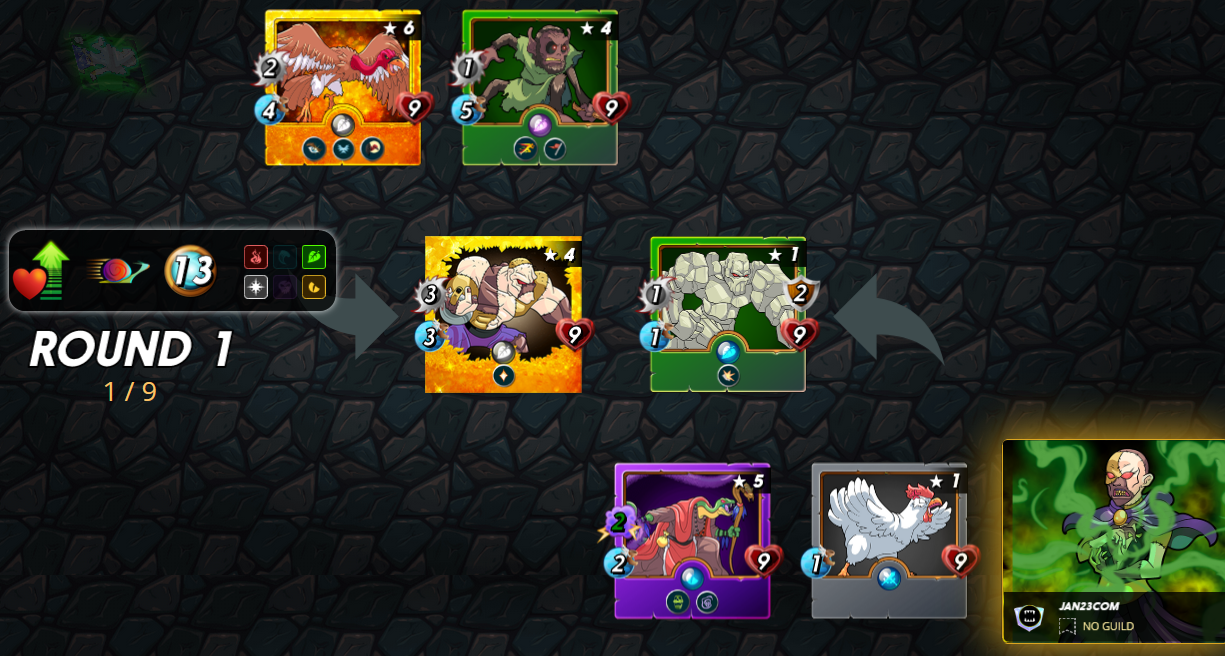Select the gold-framed ogre brawler card
The image size is (1225, 656).
503,314
